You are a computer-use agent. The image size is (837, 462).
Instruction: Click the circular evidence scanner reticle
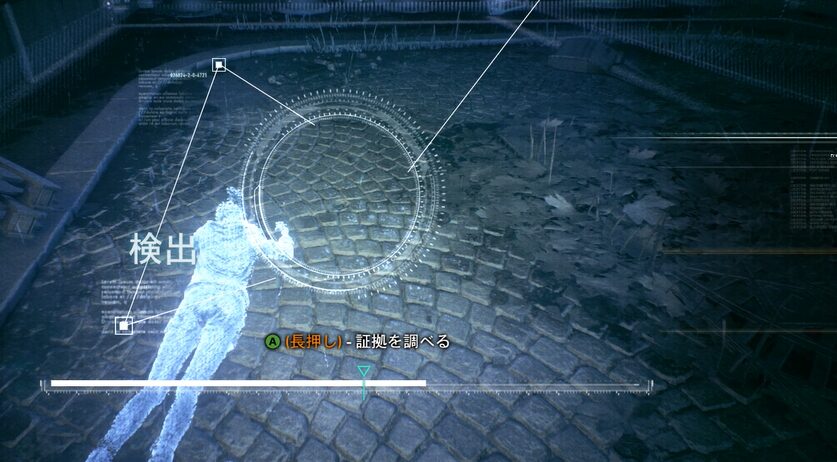[346, 189]
